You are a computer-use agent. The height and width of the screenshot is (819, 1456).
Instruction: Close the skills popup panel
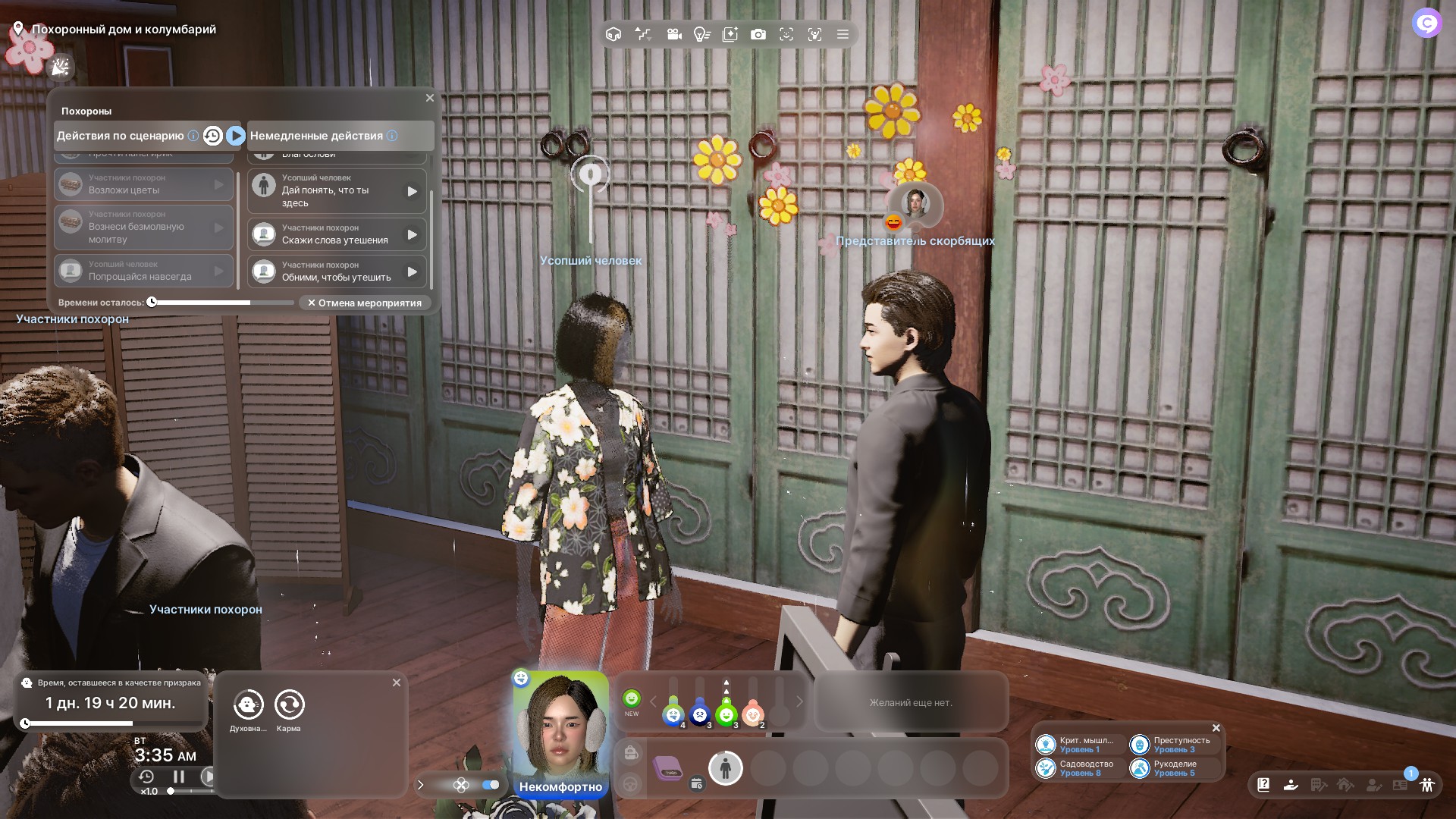pyautogui.click(x=1216, y=728)
